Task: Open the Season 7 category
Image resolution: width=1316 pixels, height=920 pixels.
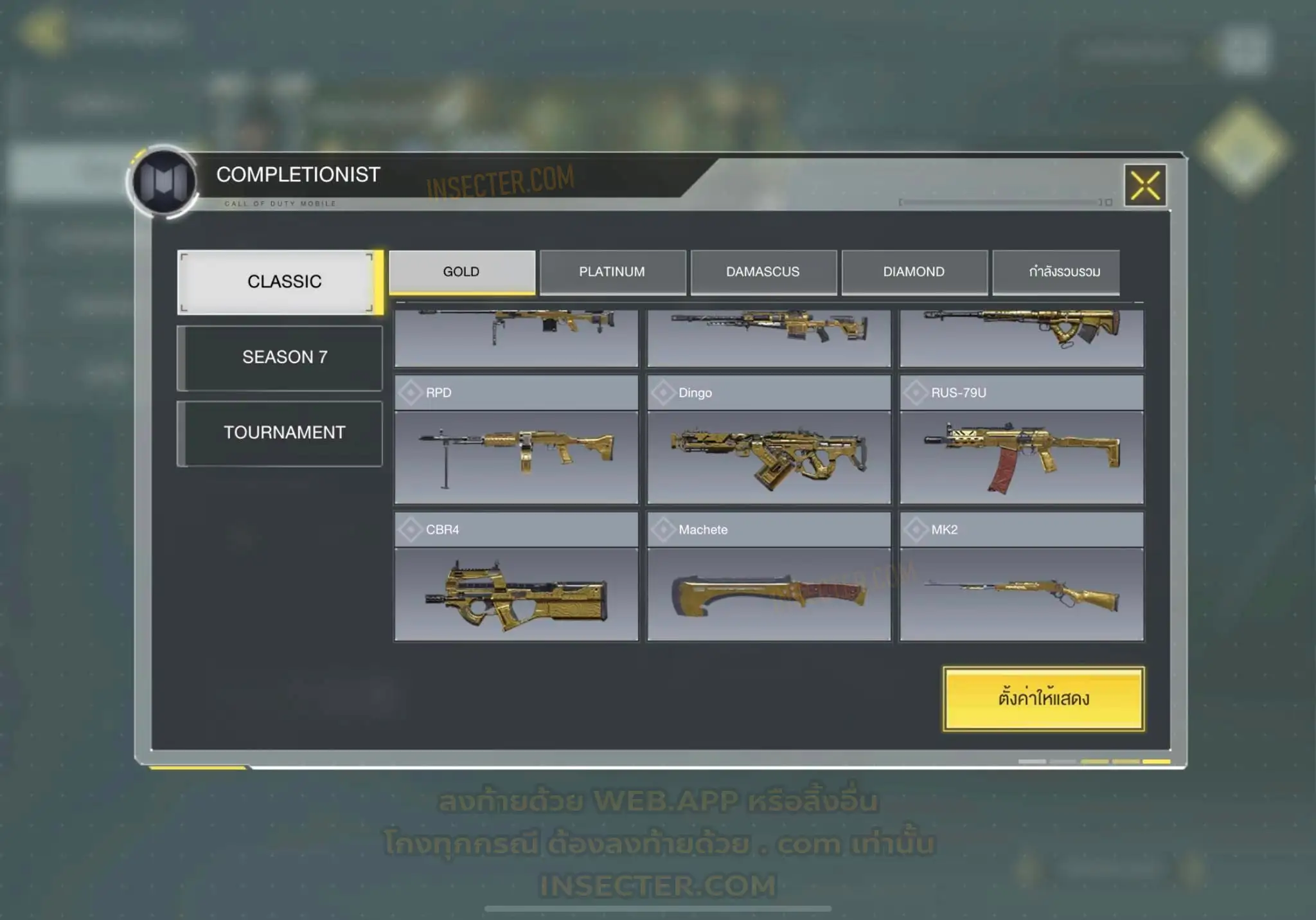Action: coord(280,357)
